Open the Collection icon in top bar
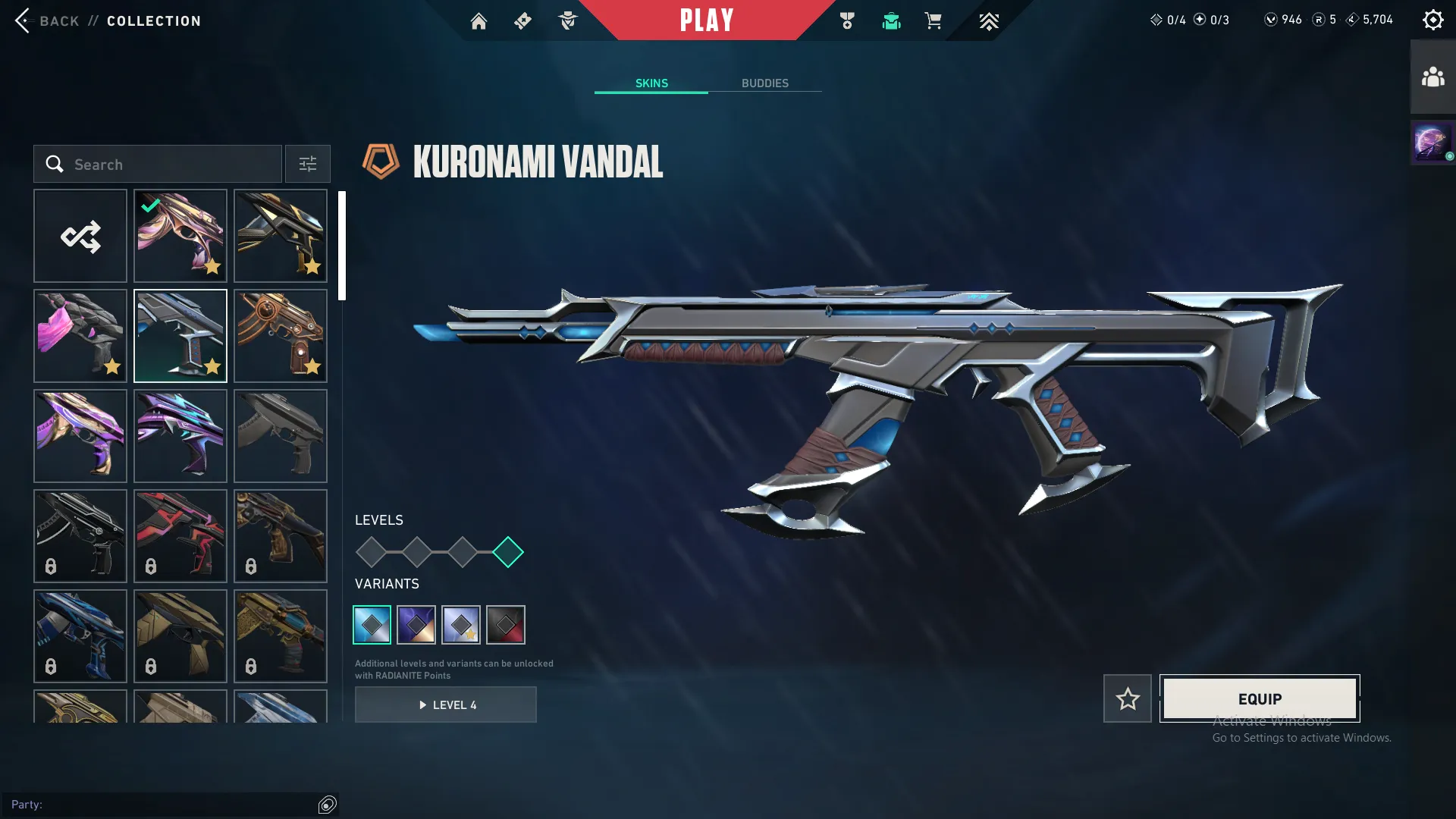 click(x=891, y=20)
